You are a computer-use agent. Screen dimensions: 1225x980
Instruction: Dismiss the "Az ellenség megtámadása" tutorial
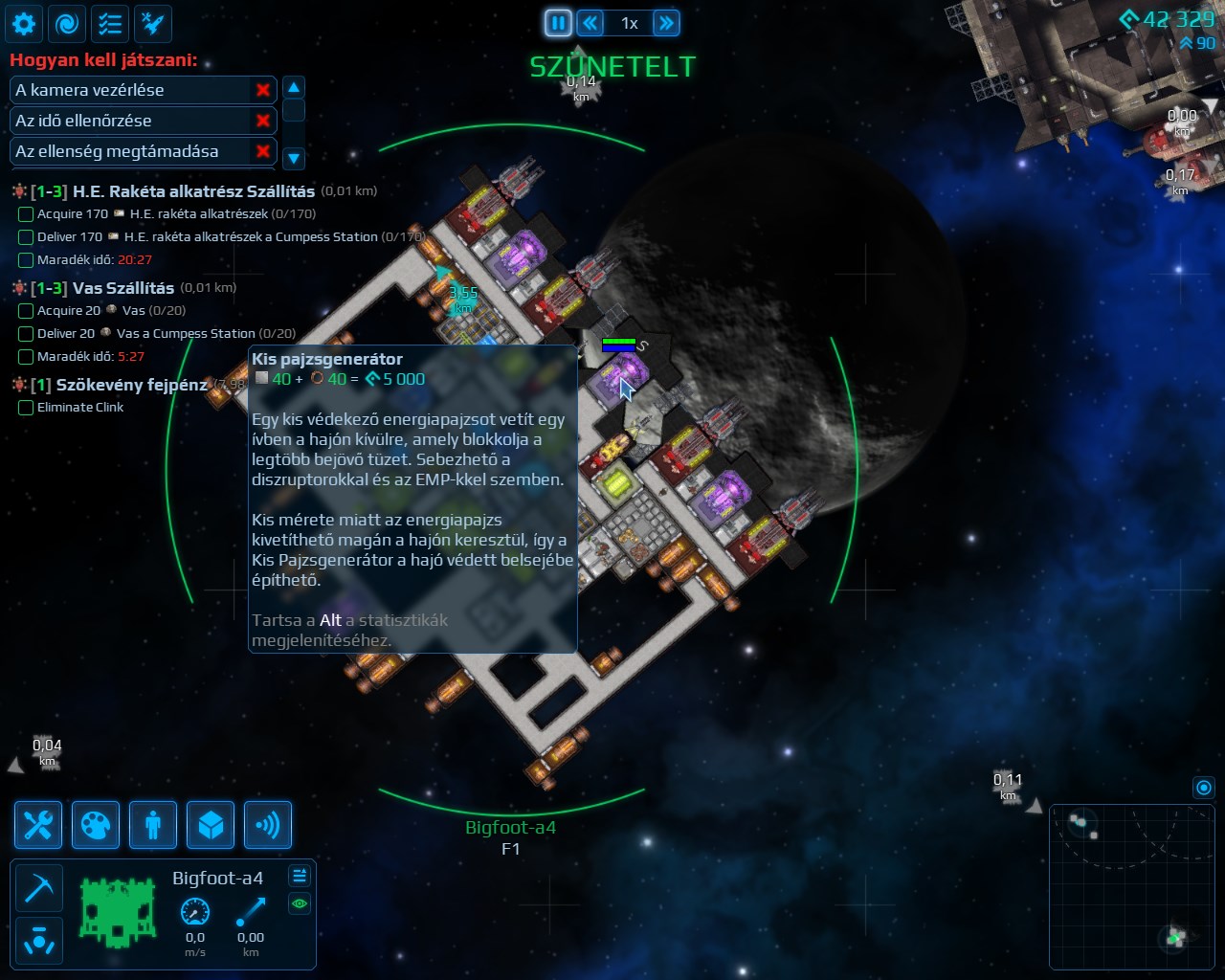point(263,151)
